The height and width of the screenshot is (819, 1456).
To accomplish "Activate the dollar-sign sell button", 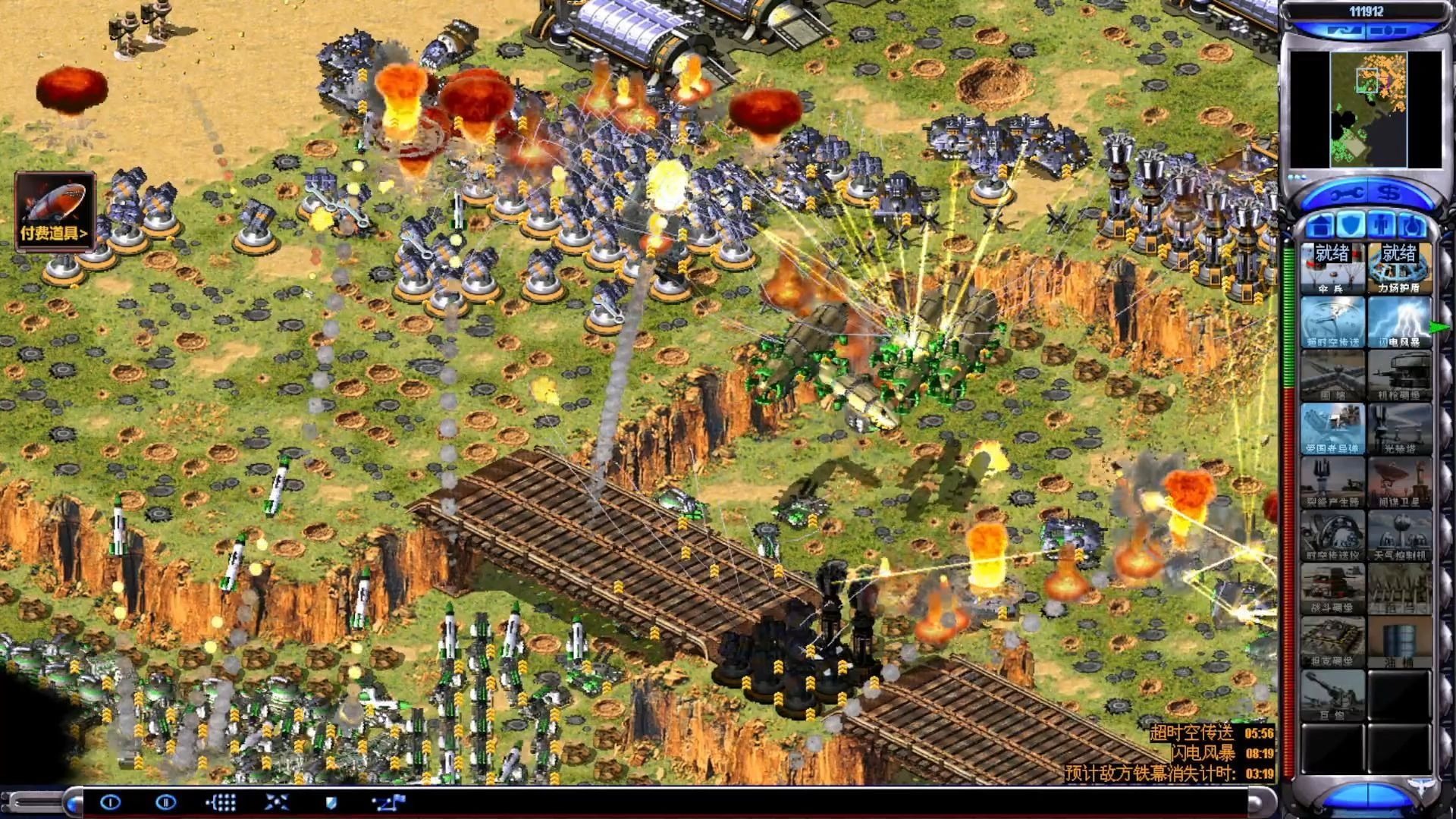I will (x=1390, y=194).
